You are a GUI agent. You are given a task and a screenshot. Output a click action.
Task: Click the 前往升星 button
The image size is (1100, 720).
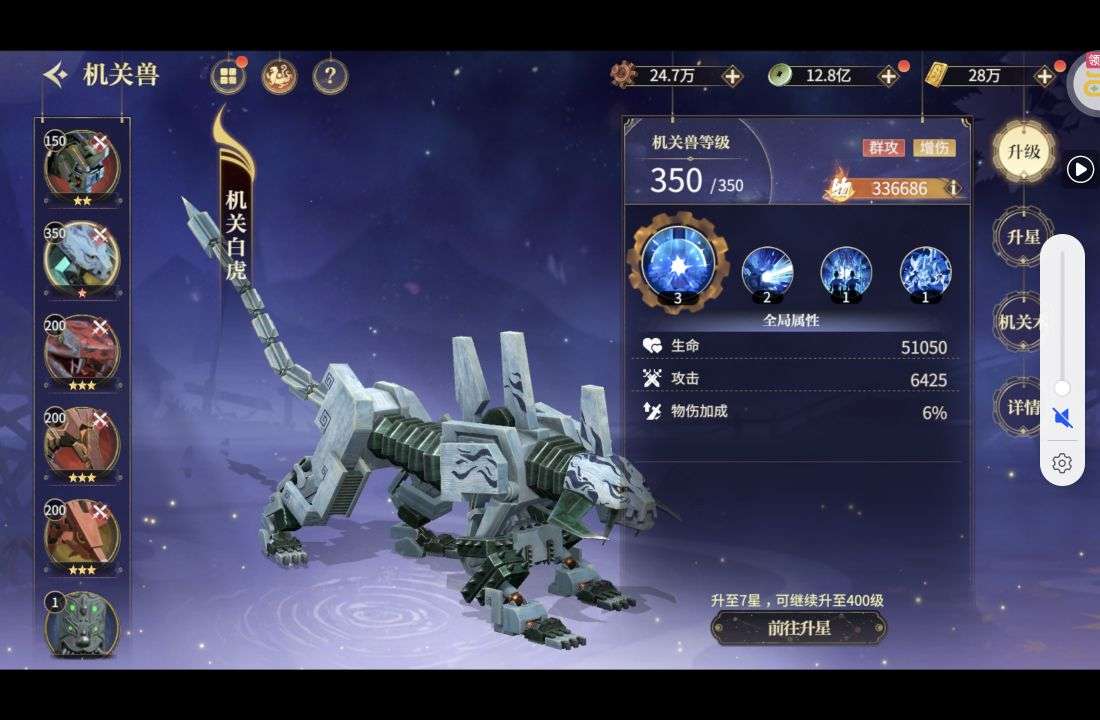pos(798,628)
